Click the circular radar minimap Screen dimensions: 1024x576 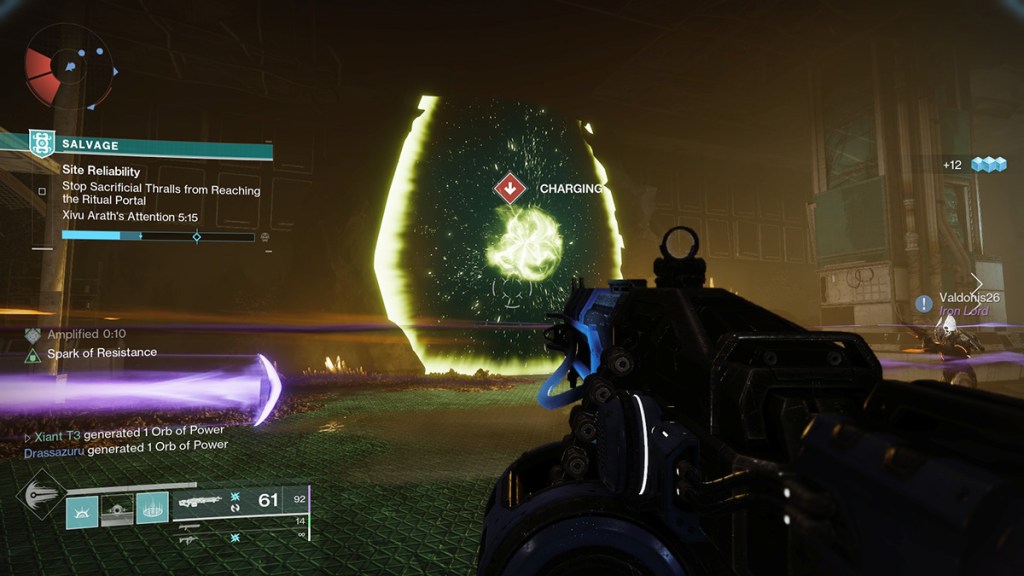click(x=70, y=66)
